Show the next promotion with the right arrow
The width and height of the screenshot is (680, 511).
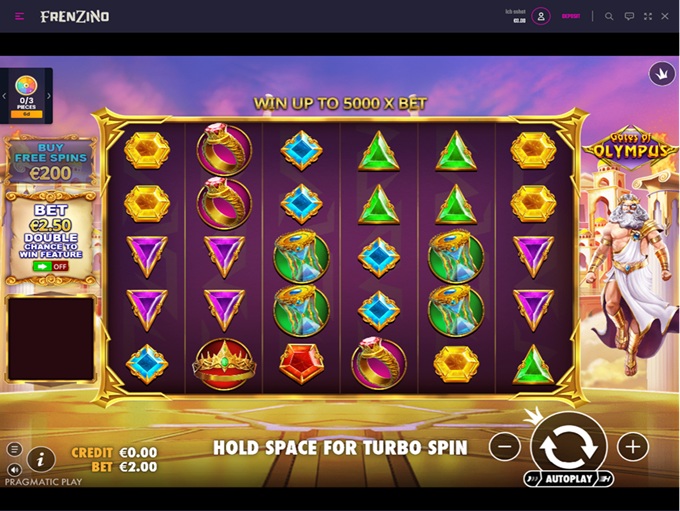(x=49, y=96)
